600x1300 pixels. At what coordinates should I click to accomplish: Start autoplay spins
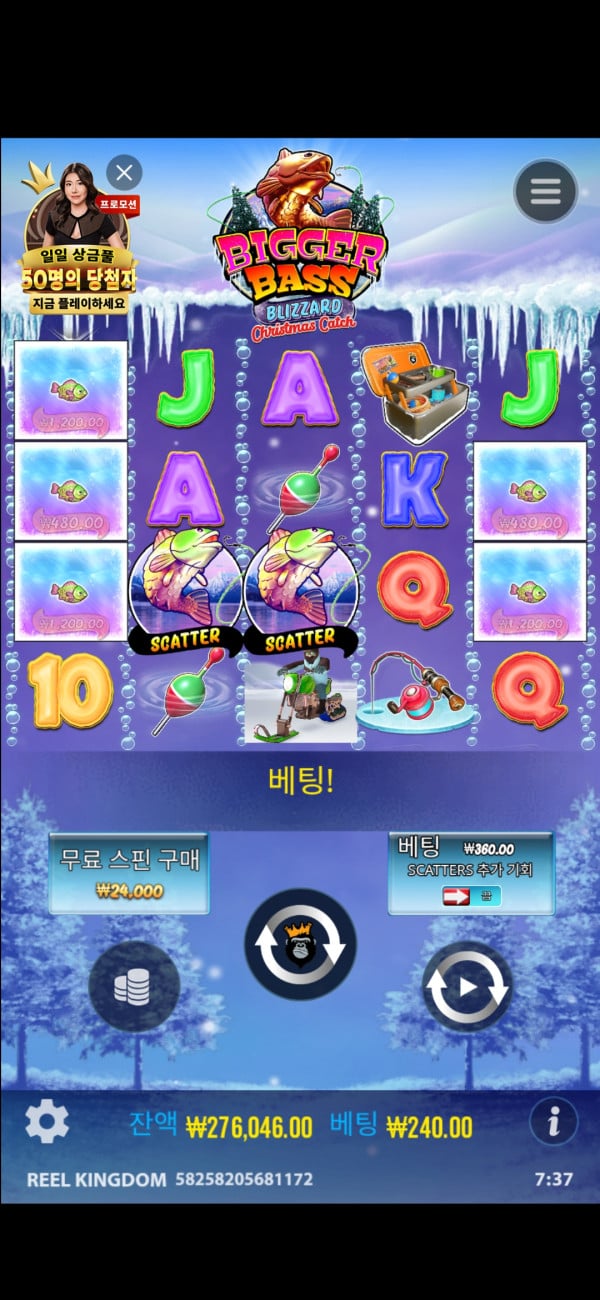pyautogui.click(x=467, y=987)
